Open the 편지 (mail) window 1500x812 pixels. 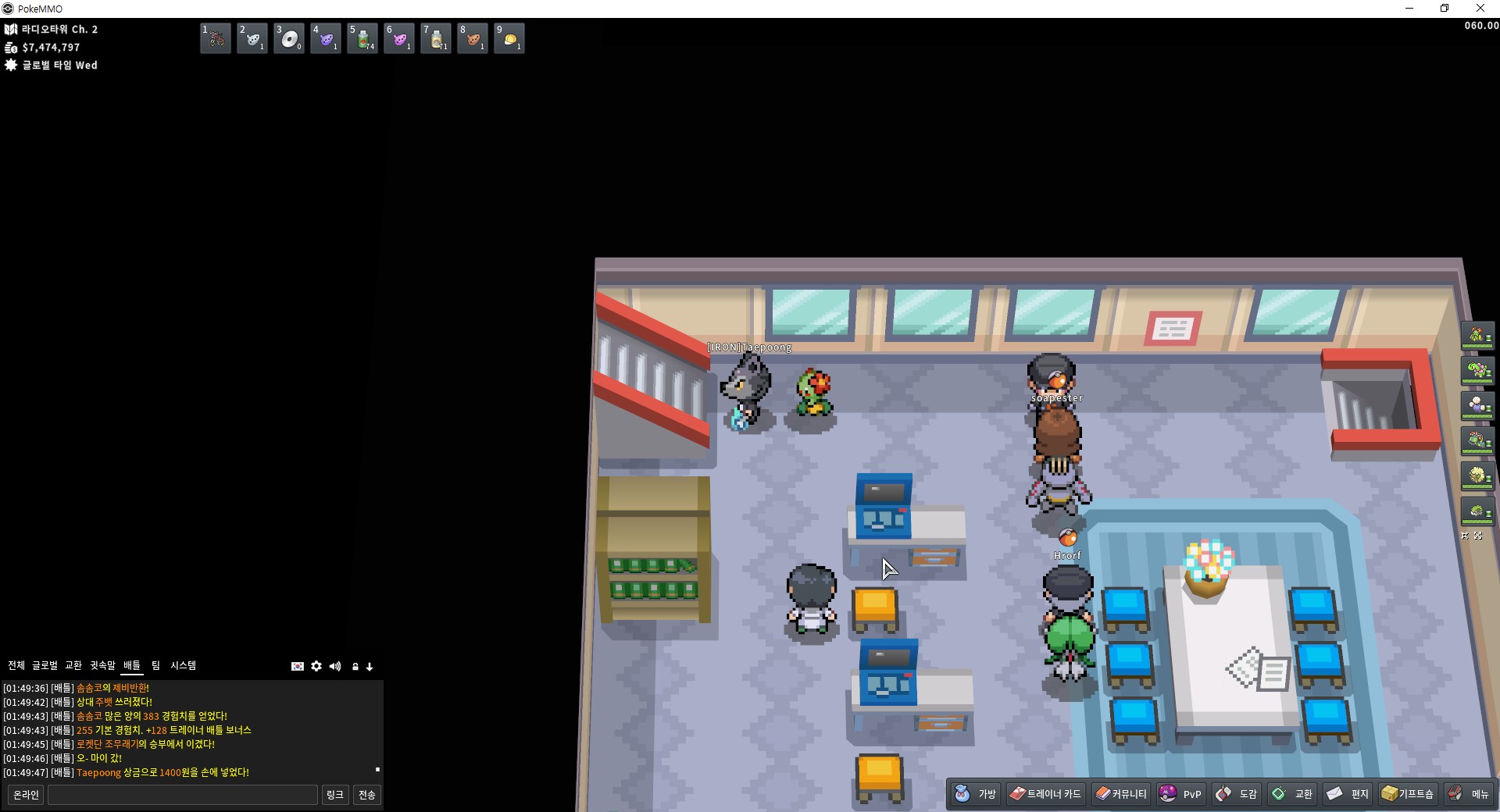point(1348,794)
